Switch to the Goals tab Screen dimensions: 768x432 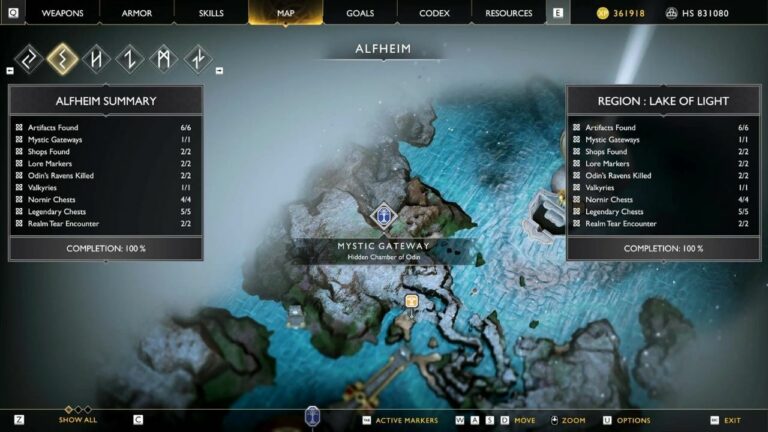(360, 13)
